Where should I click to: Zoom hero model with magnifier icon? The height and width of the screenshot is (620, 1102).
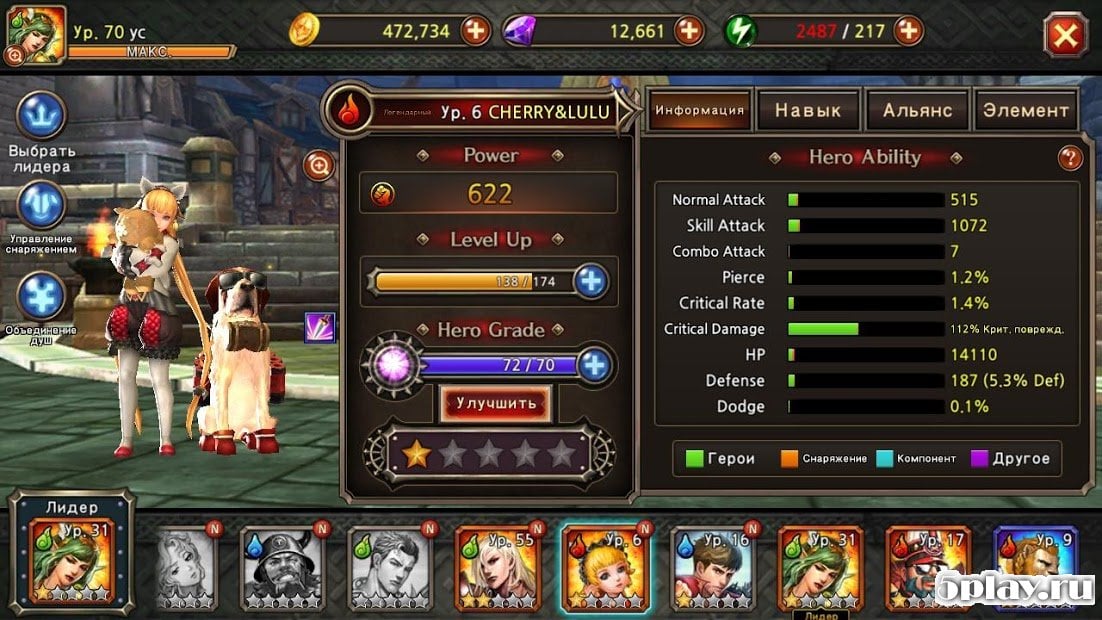coord(320,165)
